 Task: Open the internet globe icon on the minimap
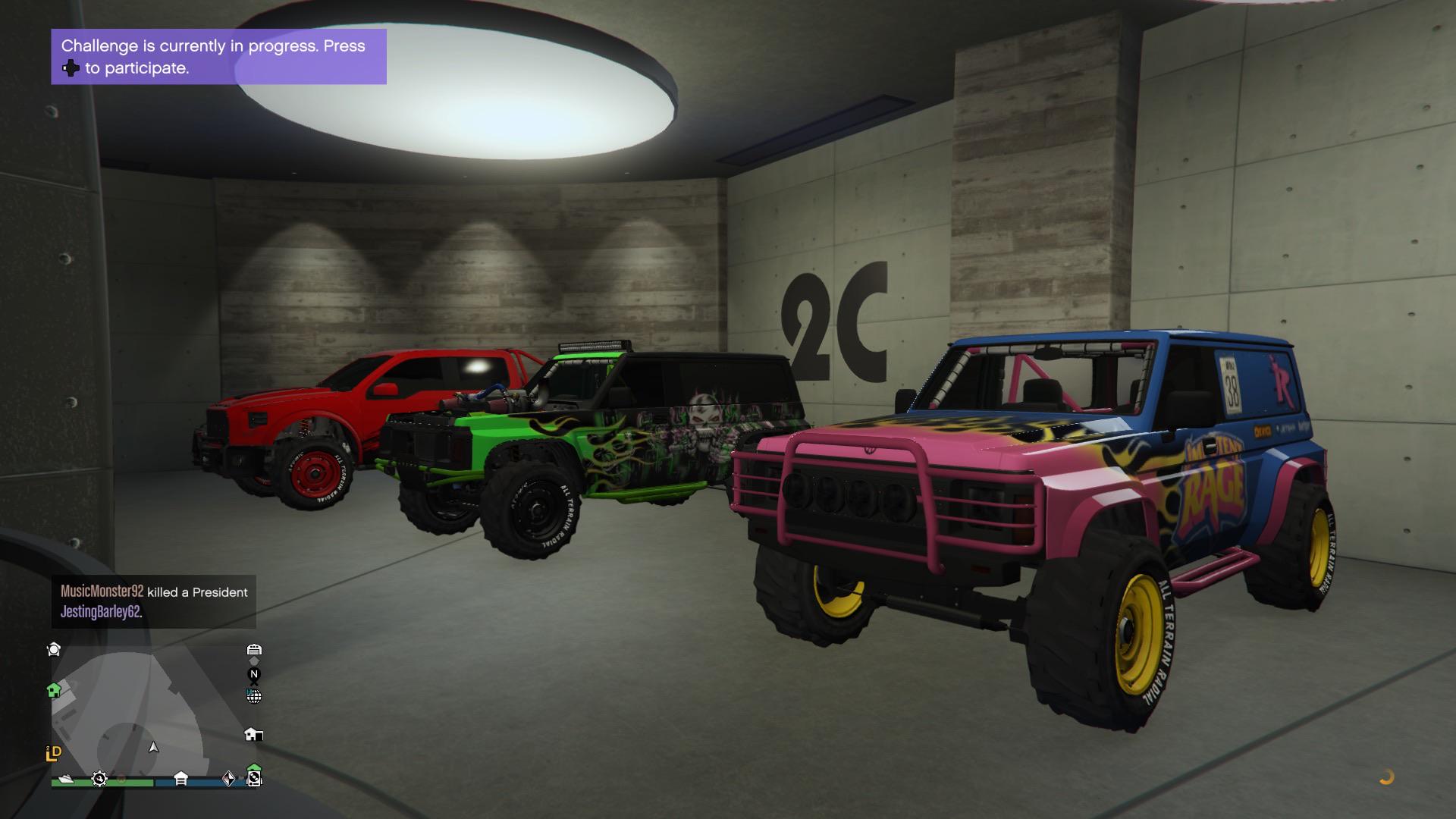click(253, 696)
